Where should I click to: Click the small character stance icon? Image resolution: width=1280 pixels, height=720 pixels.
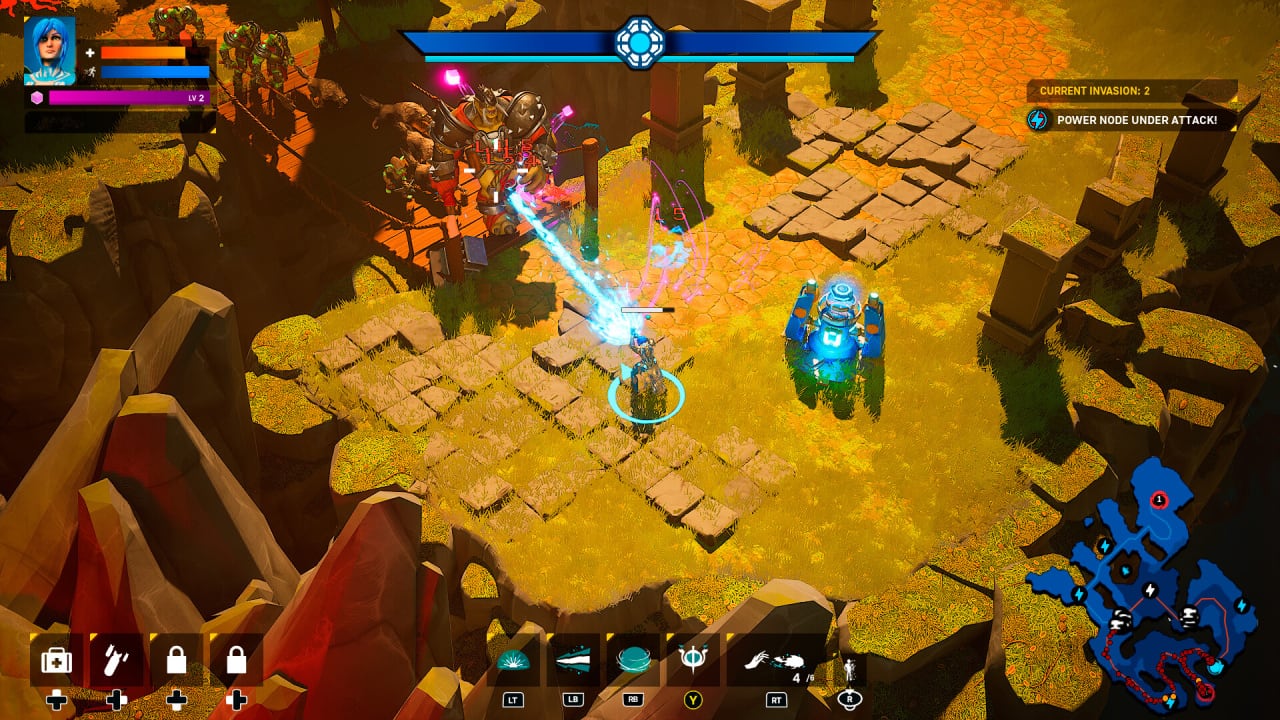tap(850, 669)
